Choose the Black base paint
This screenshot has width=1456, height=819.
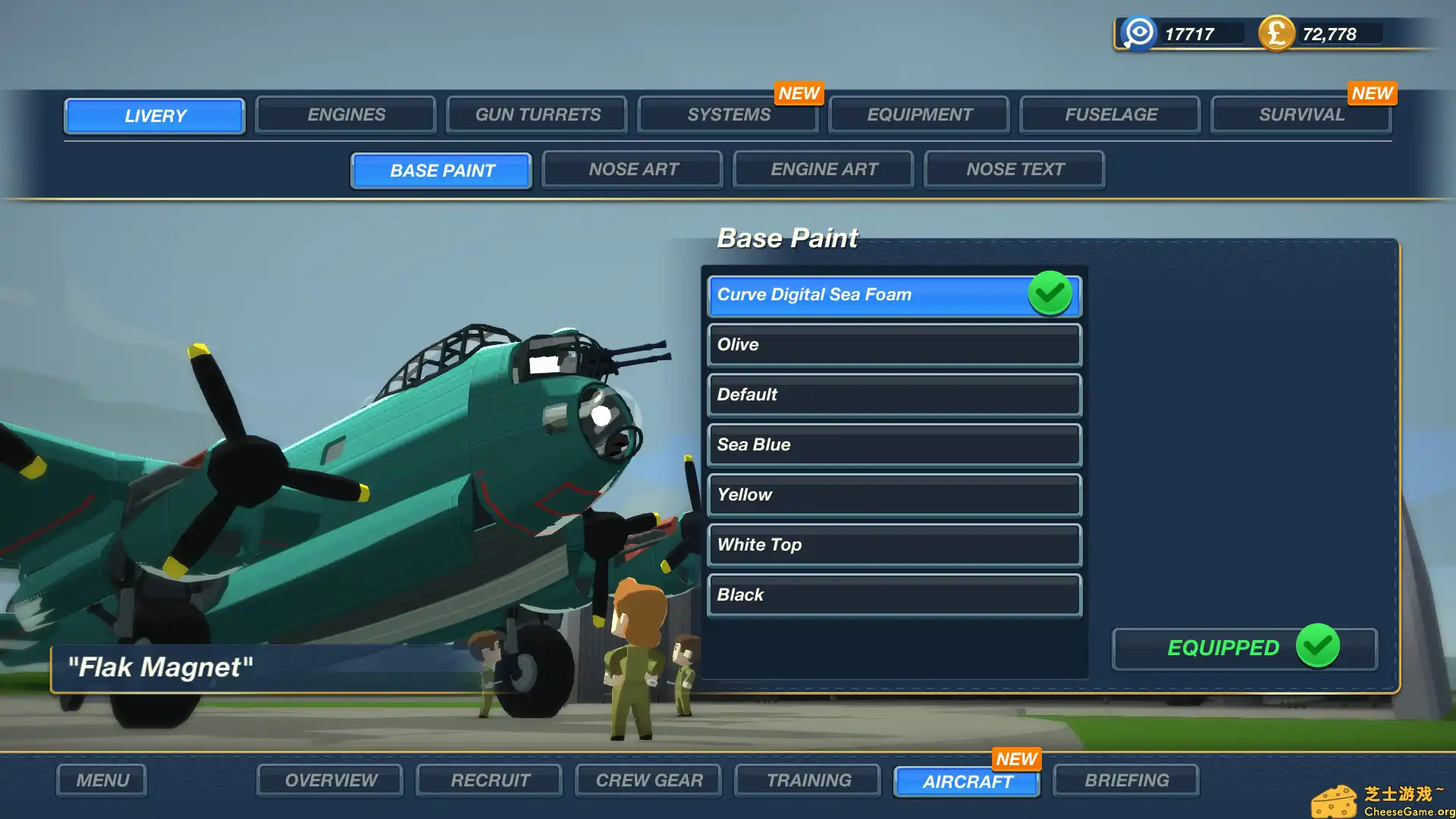coord(894,595)
